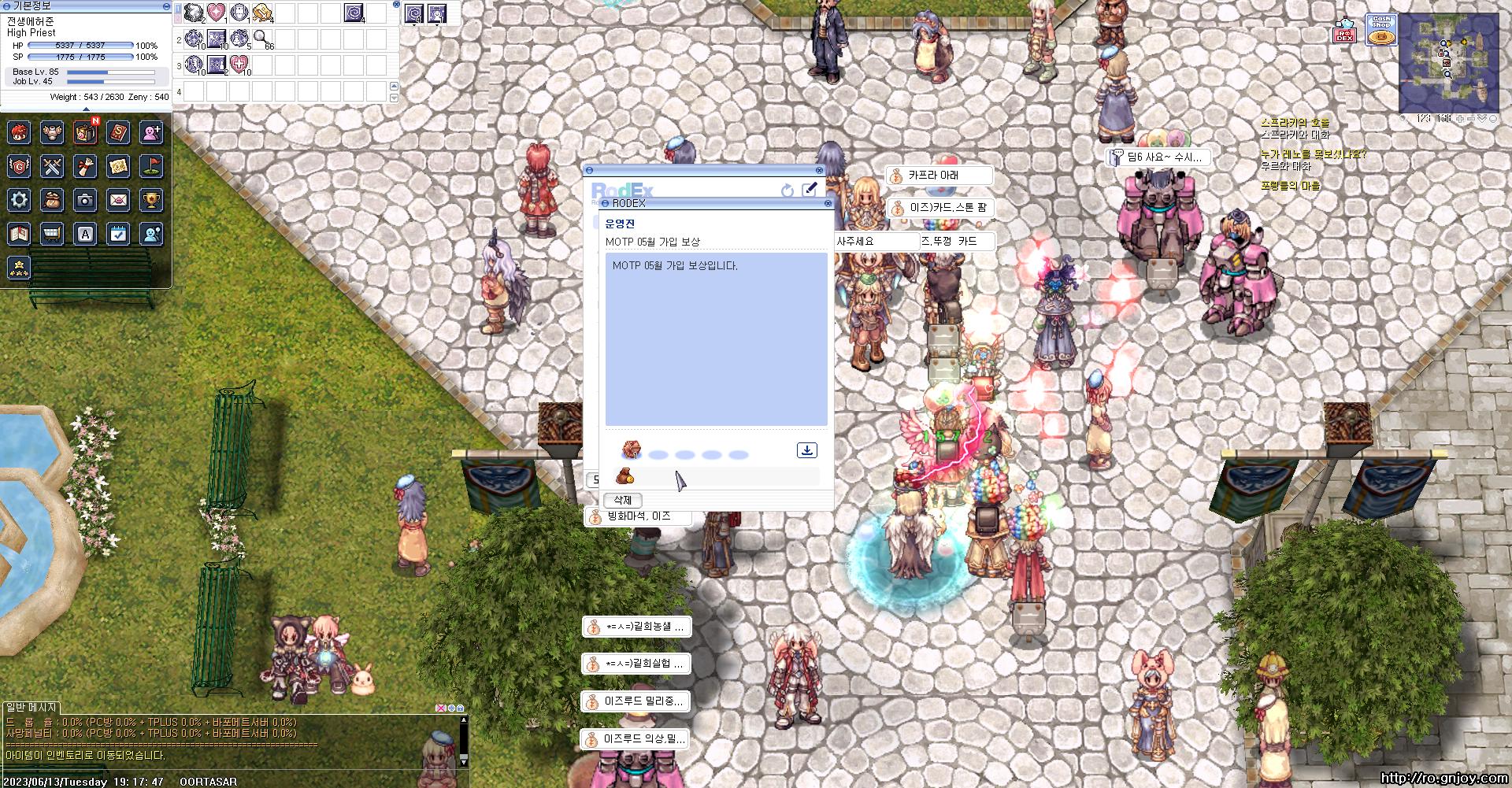Open the guild shield G icon
This screenshot has height=788, width=1512.
pos(19,166)
